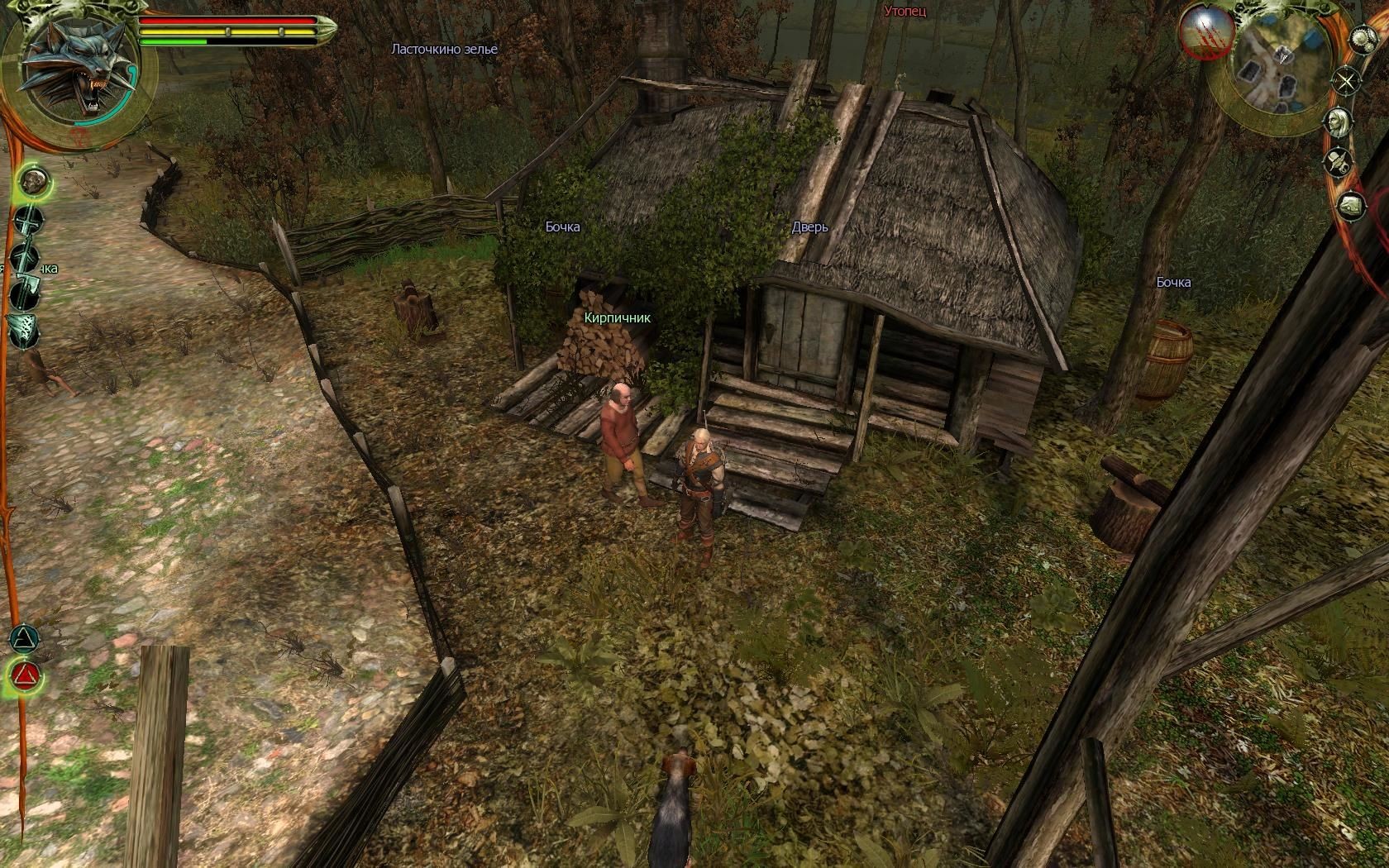Click the claw-marked orb beside the minimap
Image resolution: width=1389 pixels, height=868 pixels.
click(1208, 32)
